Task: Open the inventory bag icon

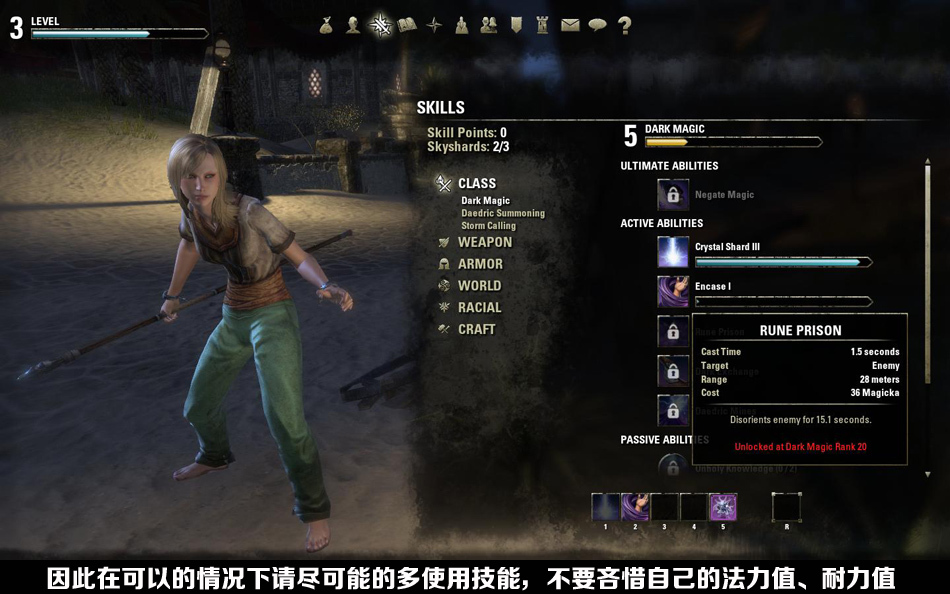Action: click(326, 26)
